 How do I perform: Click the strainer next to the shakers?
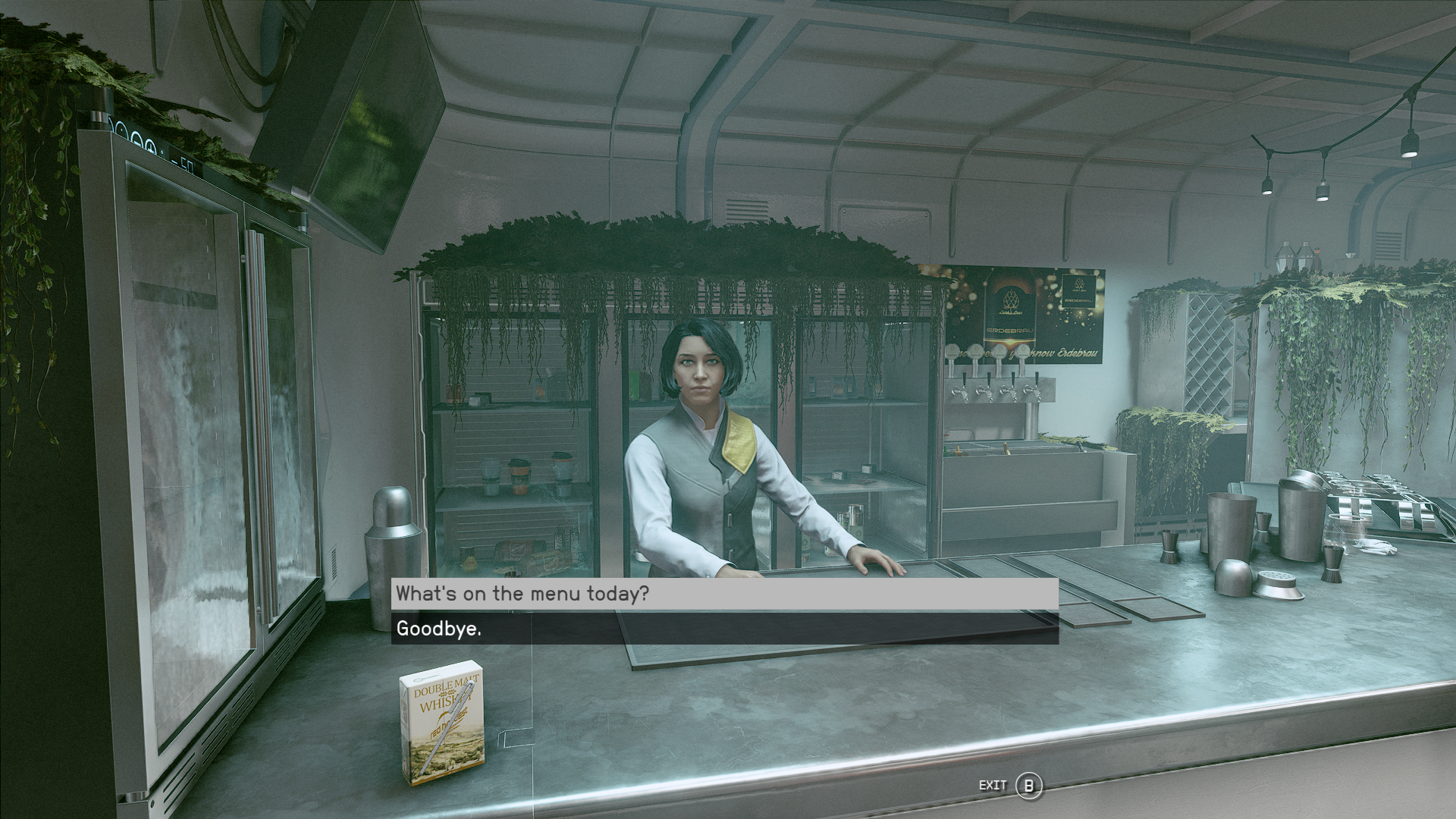pyautogui.click(x=1276, y=581)
